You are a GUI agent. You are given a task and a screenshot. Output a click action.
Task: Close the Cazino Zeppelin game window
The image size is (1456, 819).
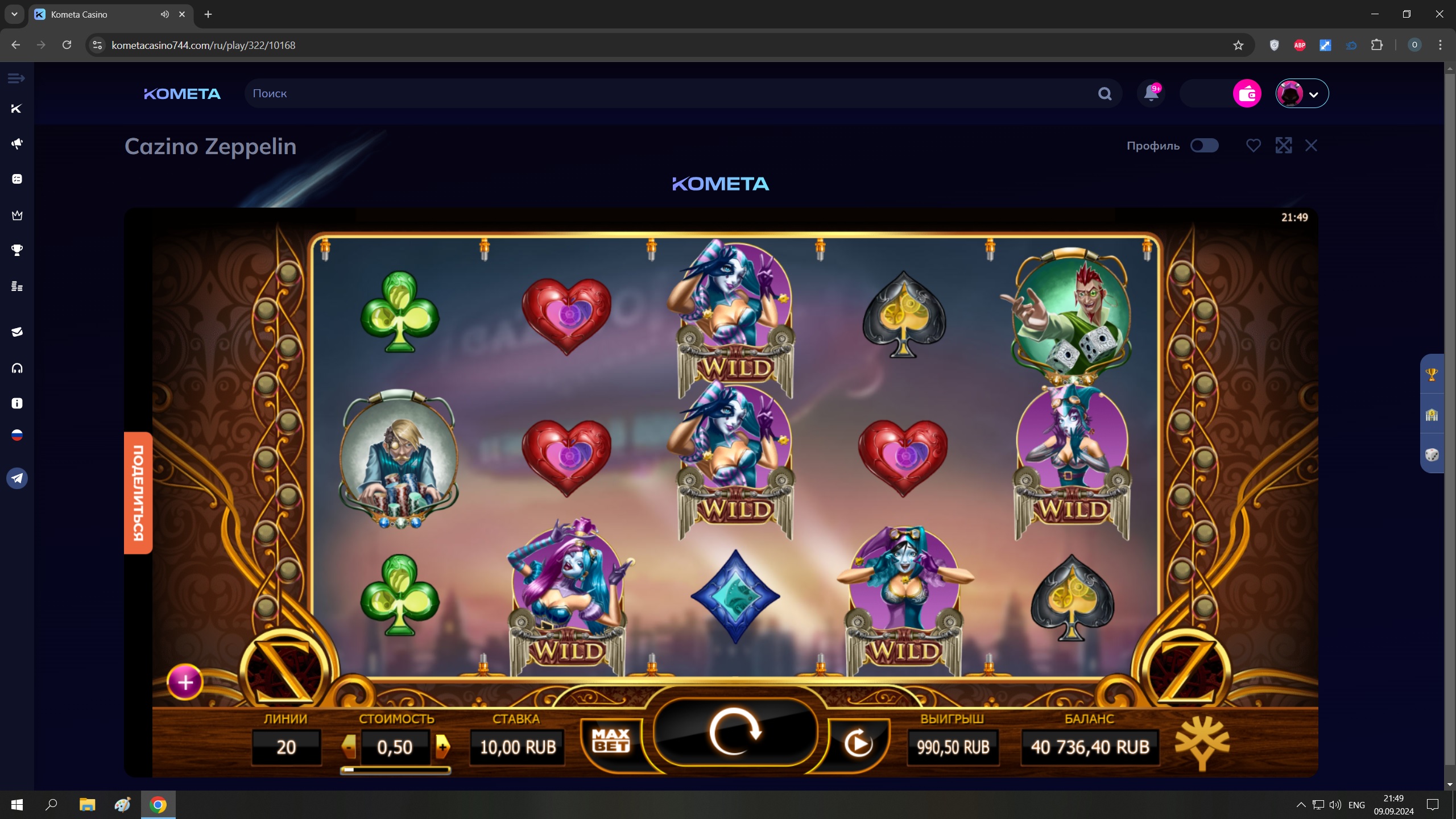tap(1311, 146)
